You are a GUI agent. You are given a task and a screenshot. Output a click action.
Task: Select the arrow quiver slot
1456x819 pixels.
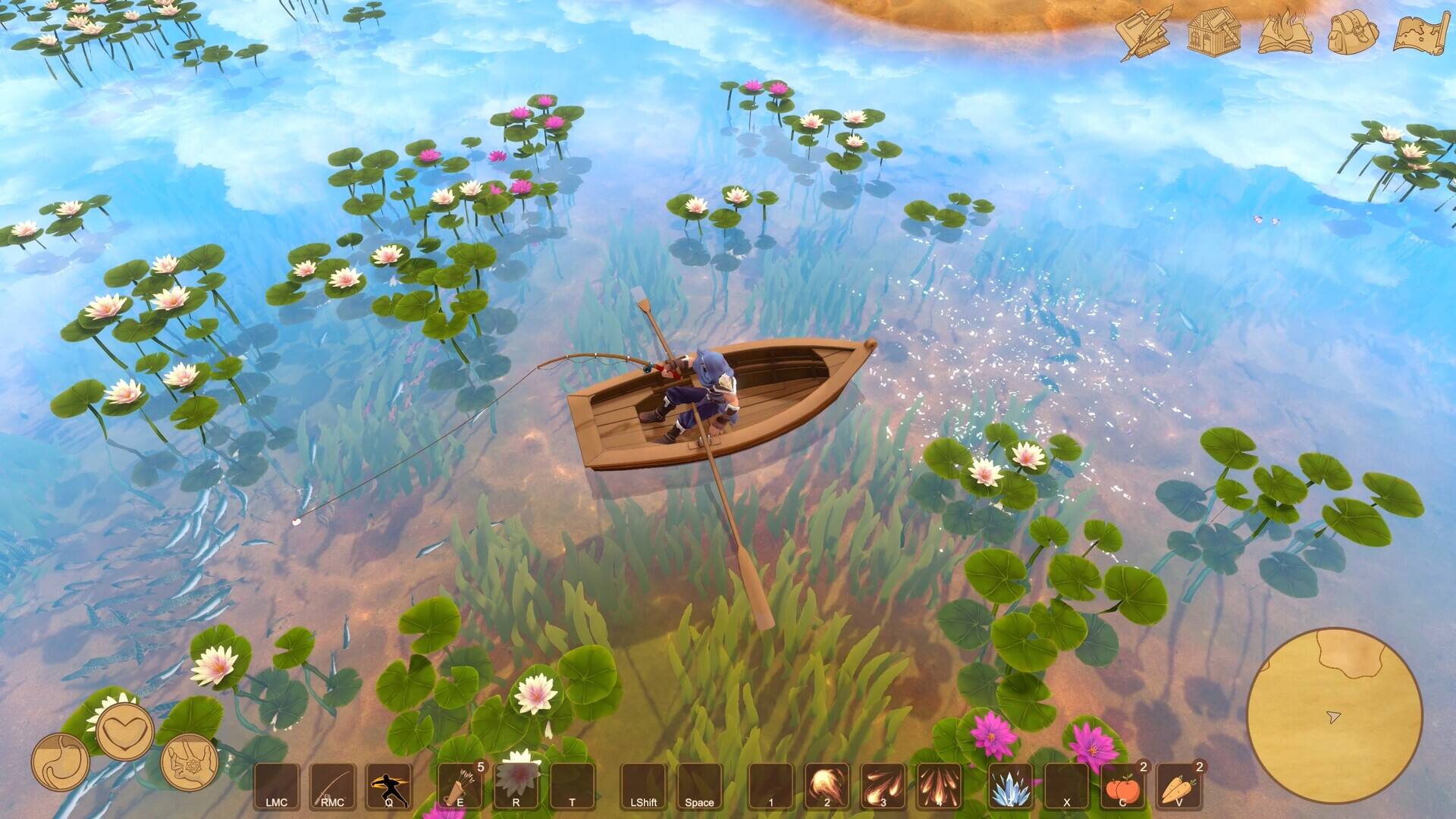(x=460, y=787)
